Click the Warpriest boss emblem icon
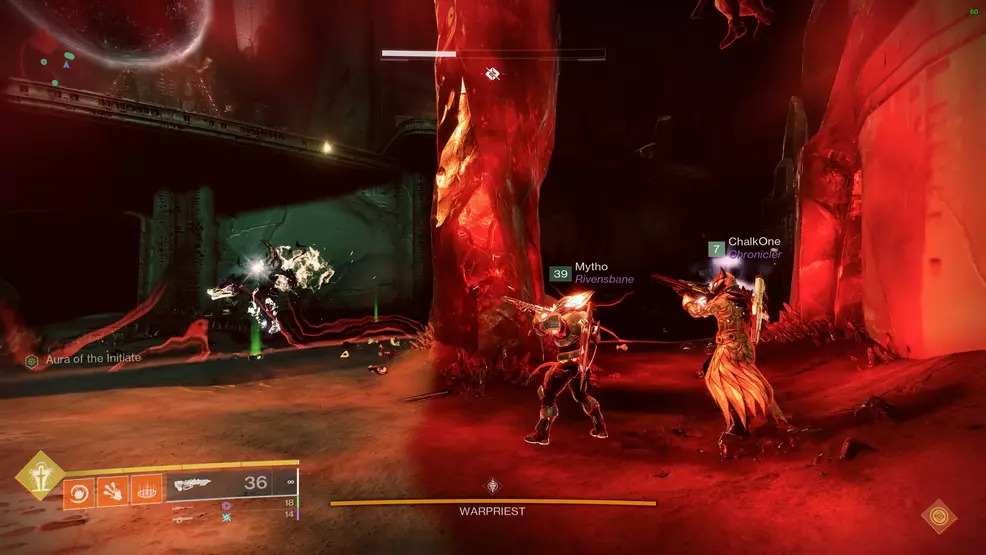Screen dimensions: 986x555 coord(493,486)
